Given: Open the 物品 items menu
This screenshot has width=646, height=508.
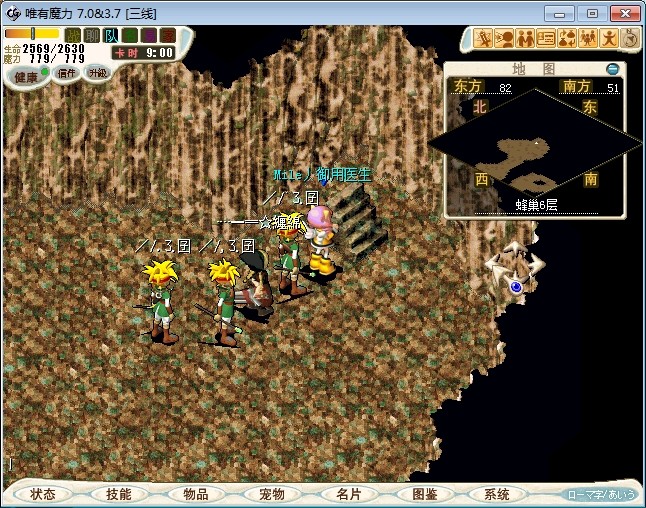Looking at the screenshot, I should tap(196, 494).
